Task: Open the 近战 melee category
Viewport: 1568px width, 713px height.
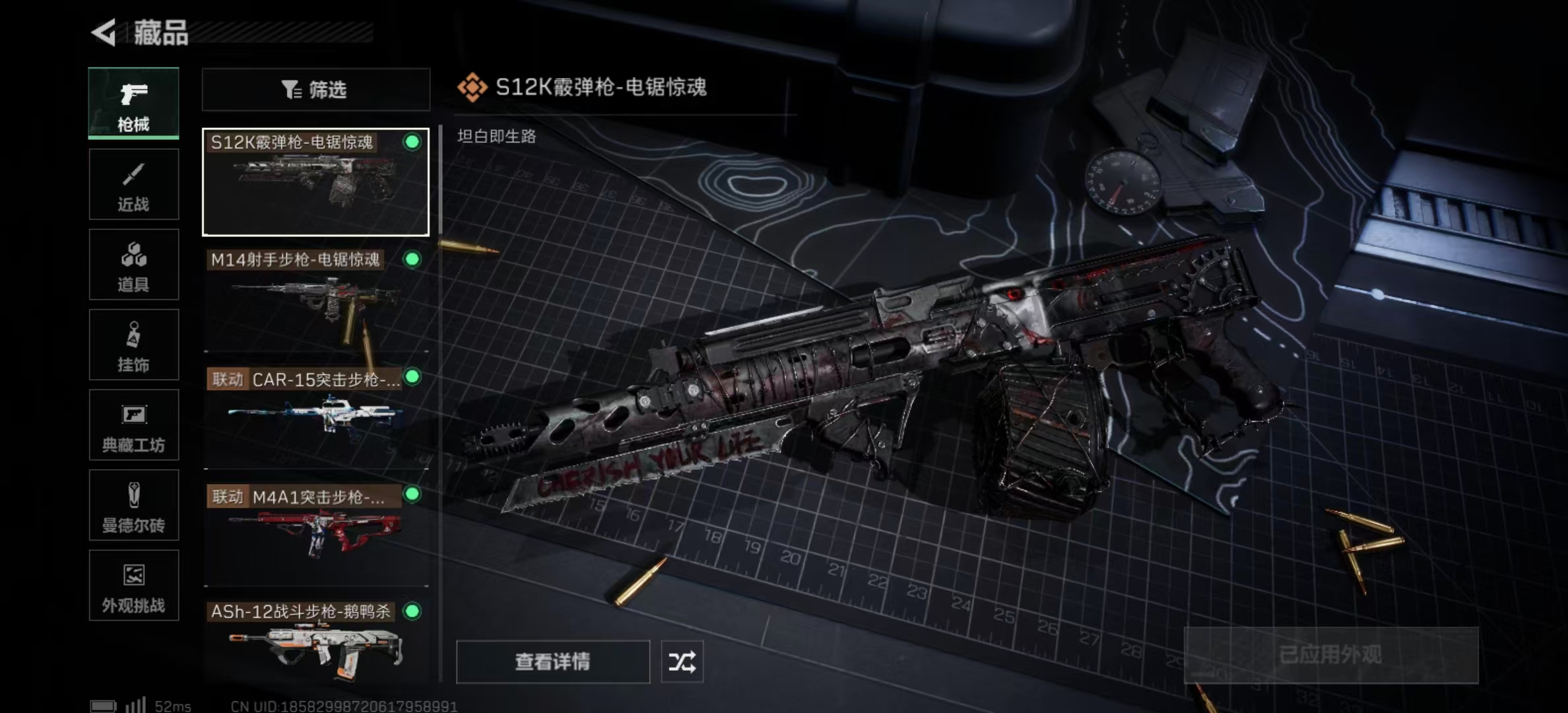Action: [x=133, y=185]
